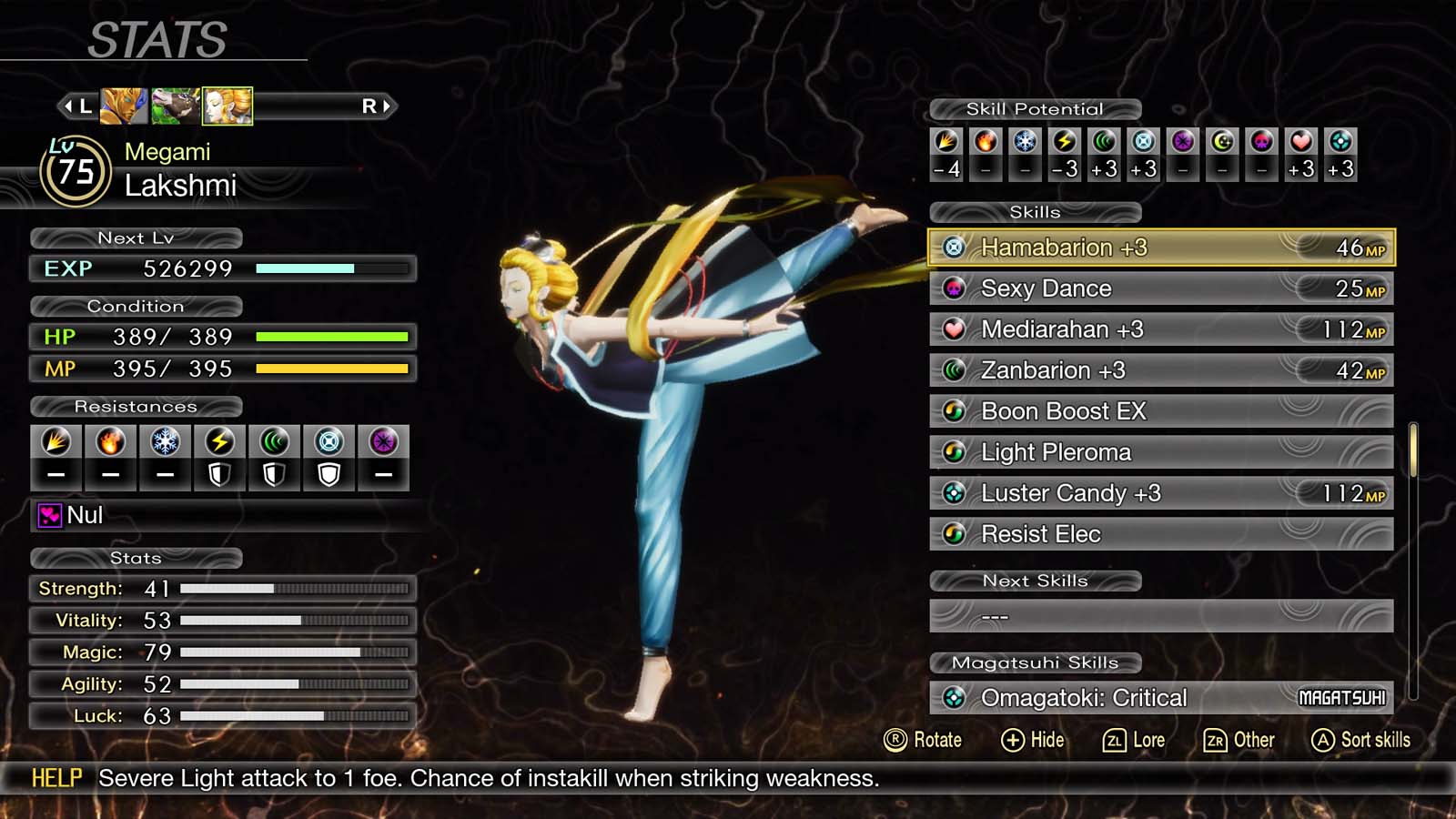1456x819 pixels.
Task: Select the Force resistance shield icon
Action: 272,473
